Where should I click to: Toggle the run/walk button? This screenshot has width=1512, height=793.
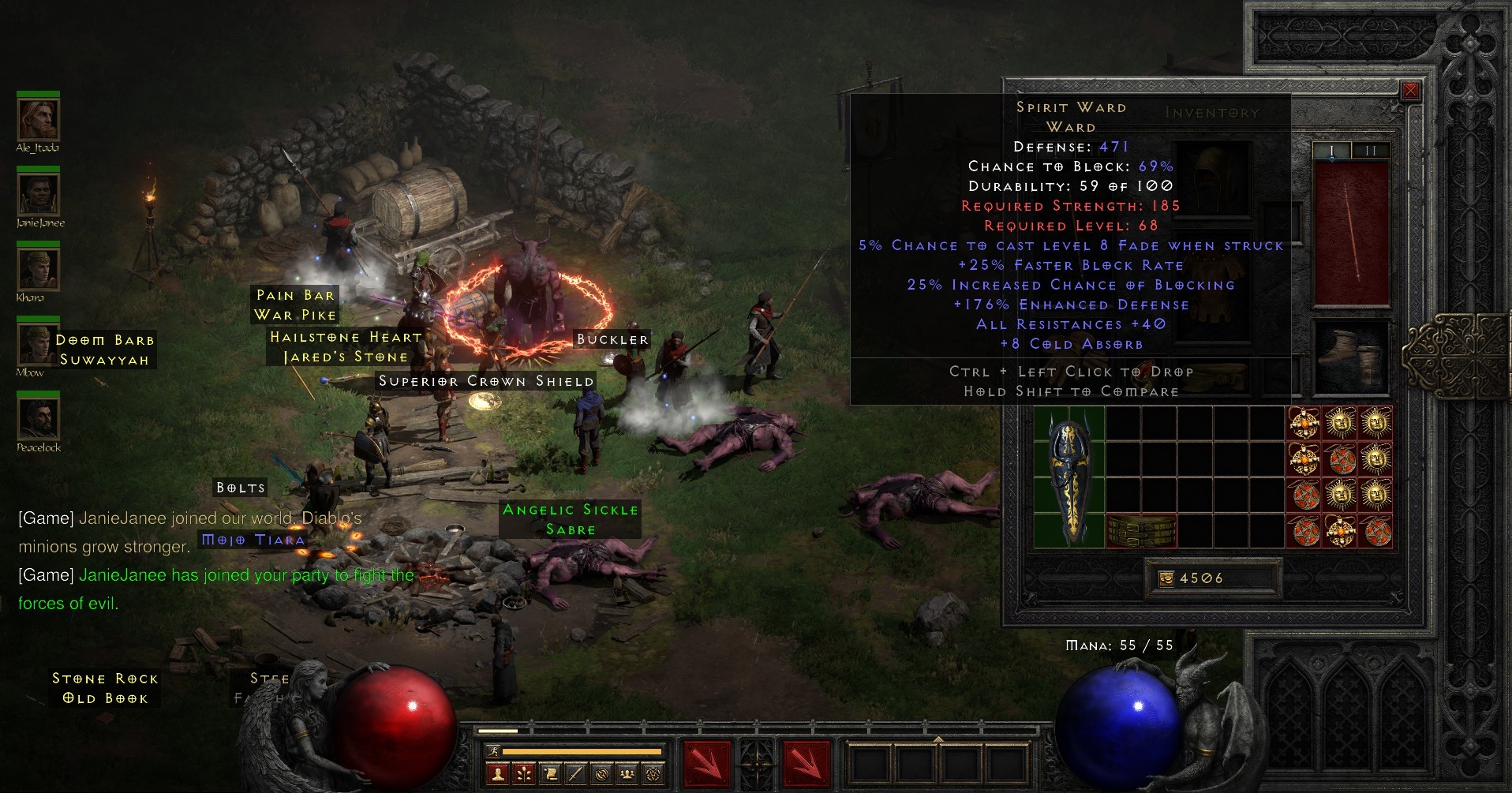(x=492, y=752)
